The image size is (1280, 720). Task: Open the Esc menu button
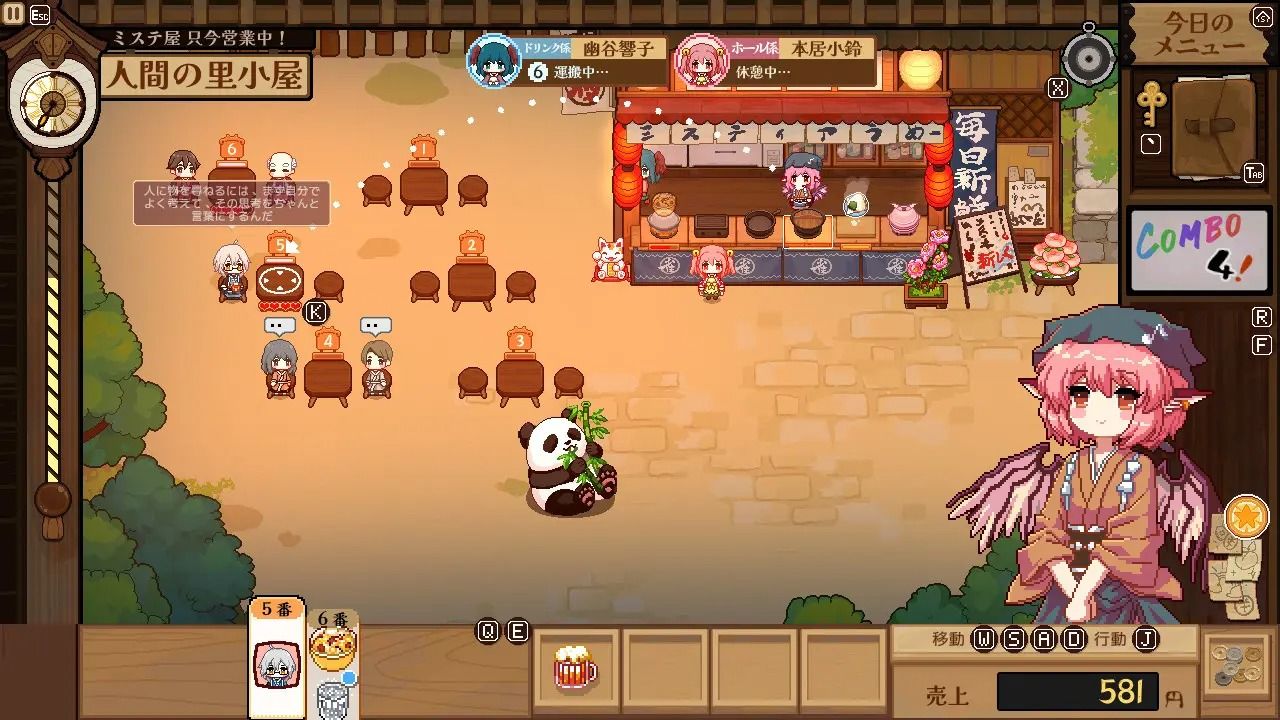[x=38, y=13]
